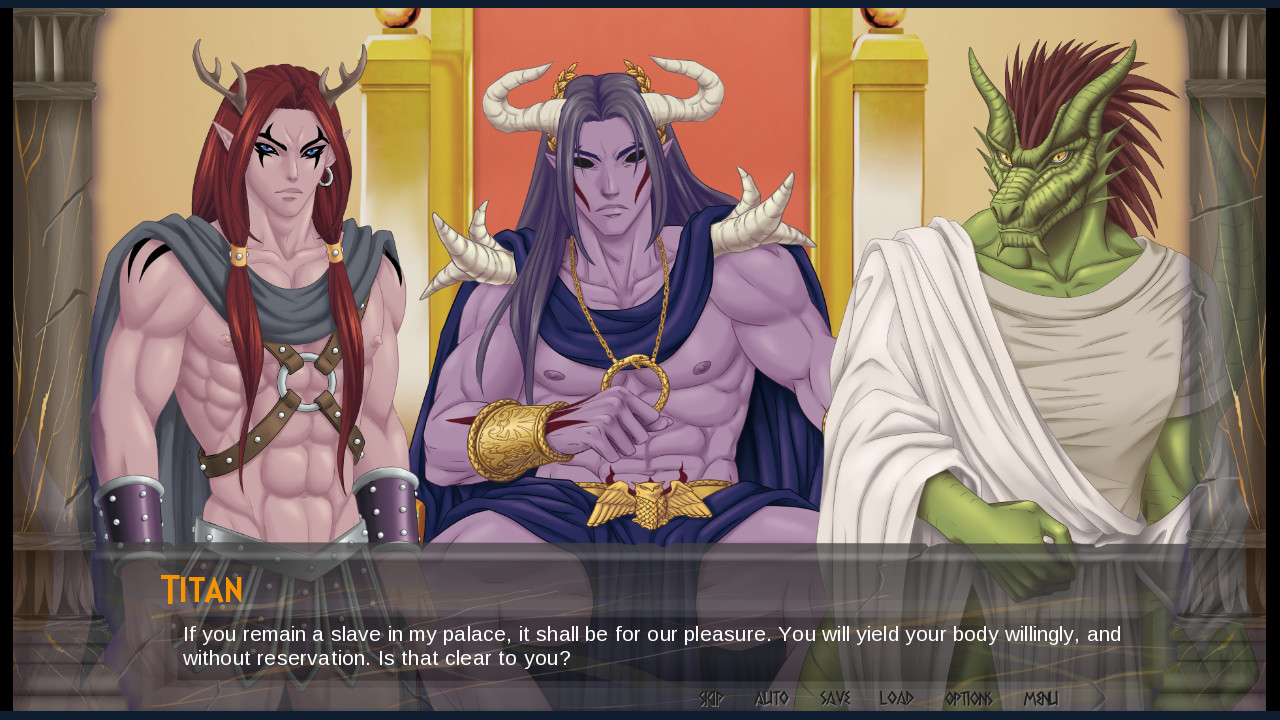Toggle auto-advance off by clicking AUTO again

771,699
